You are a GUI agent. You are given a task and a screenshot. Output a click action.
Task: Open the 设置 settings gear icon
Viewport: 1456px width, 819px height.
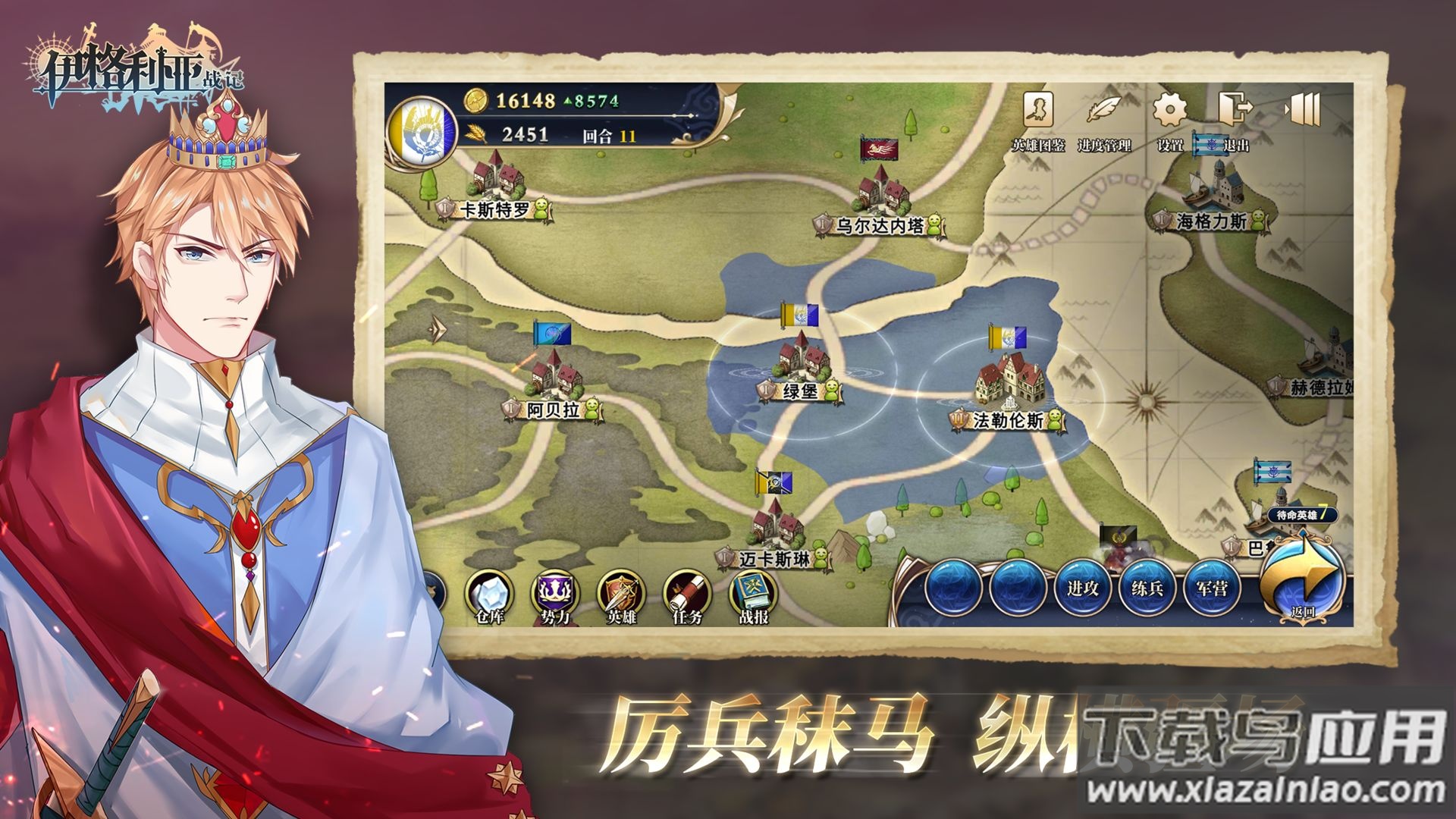(x=1169, y=109)
